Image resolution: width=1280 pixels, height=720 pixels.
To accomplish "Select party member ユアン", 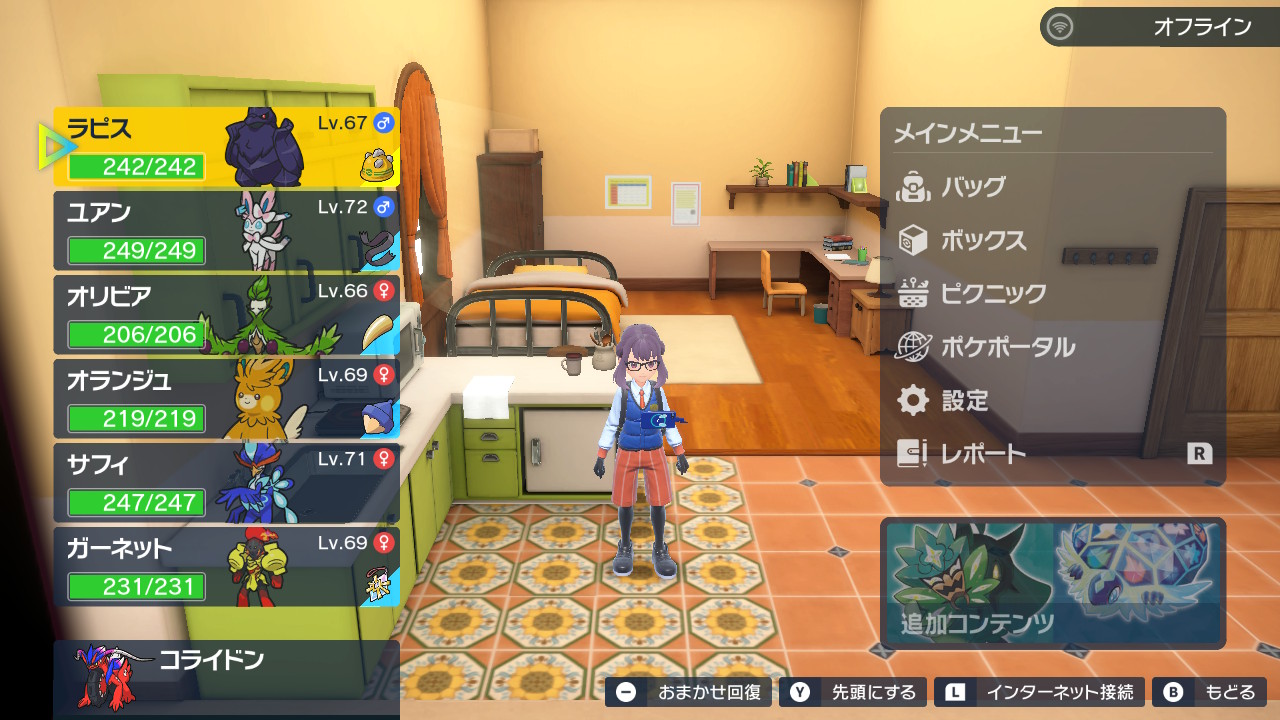I will tap(226, 231).
